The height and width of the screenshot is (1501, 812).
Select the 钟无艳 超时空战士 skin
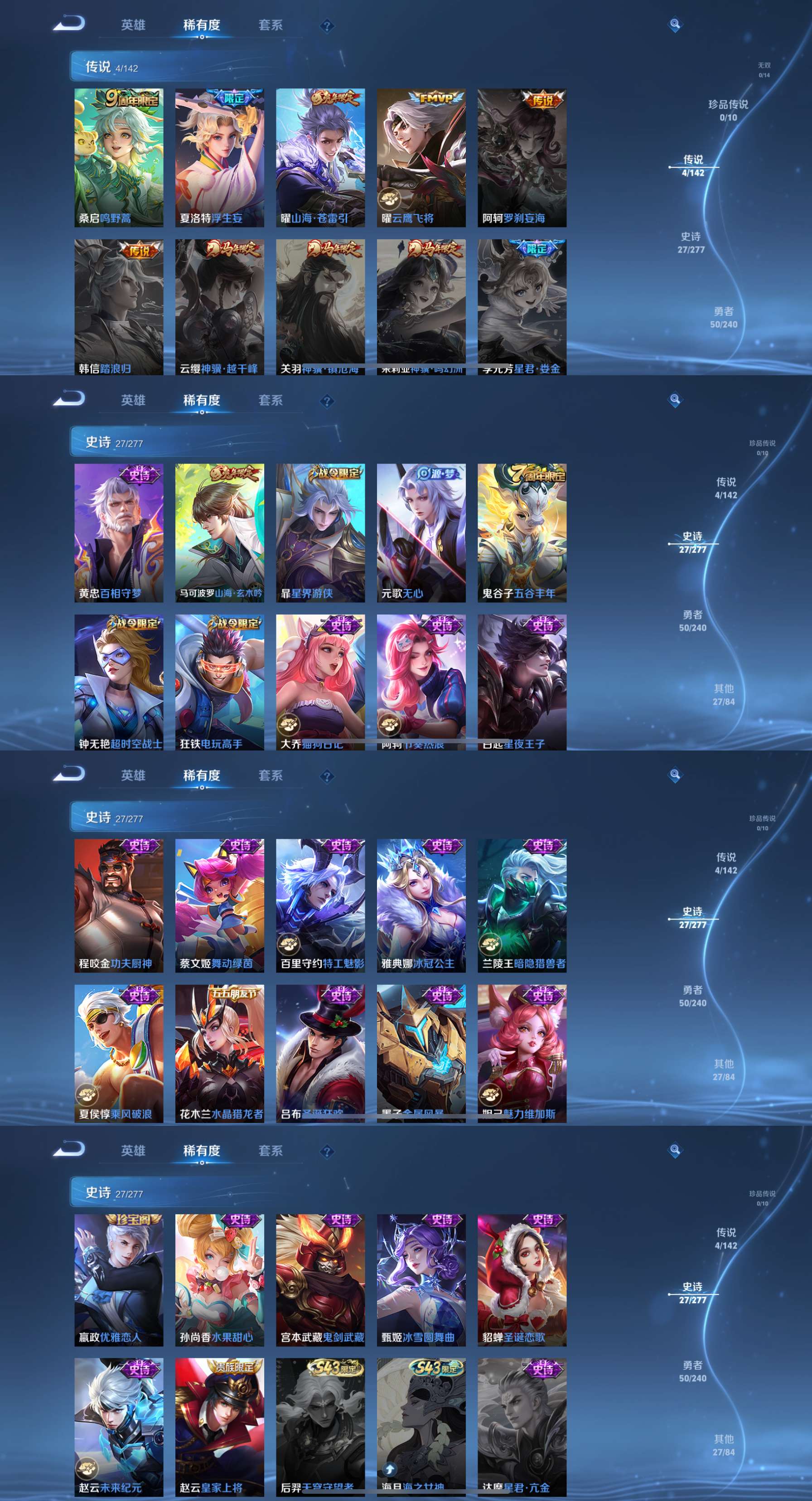(x=119, y=682)
